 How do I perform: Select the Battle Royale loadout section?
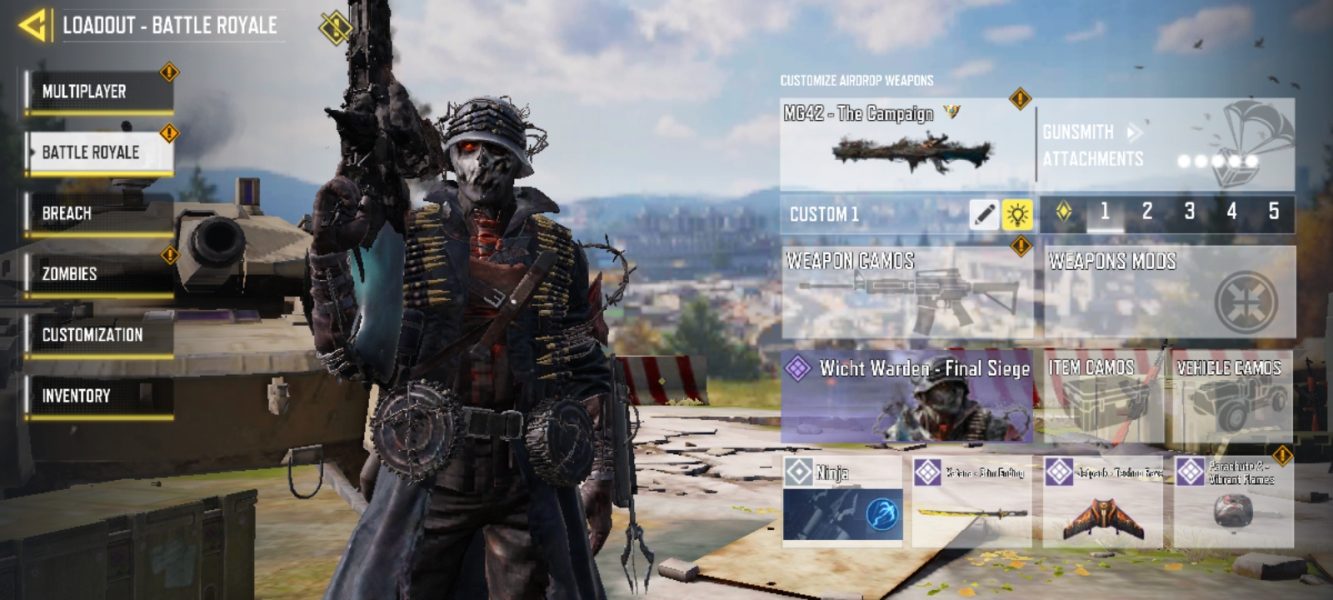(99, 153)
